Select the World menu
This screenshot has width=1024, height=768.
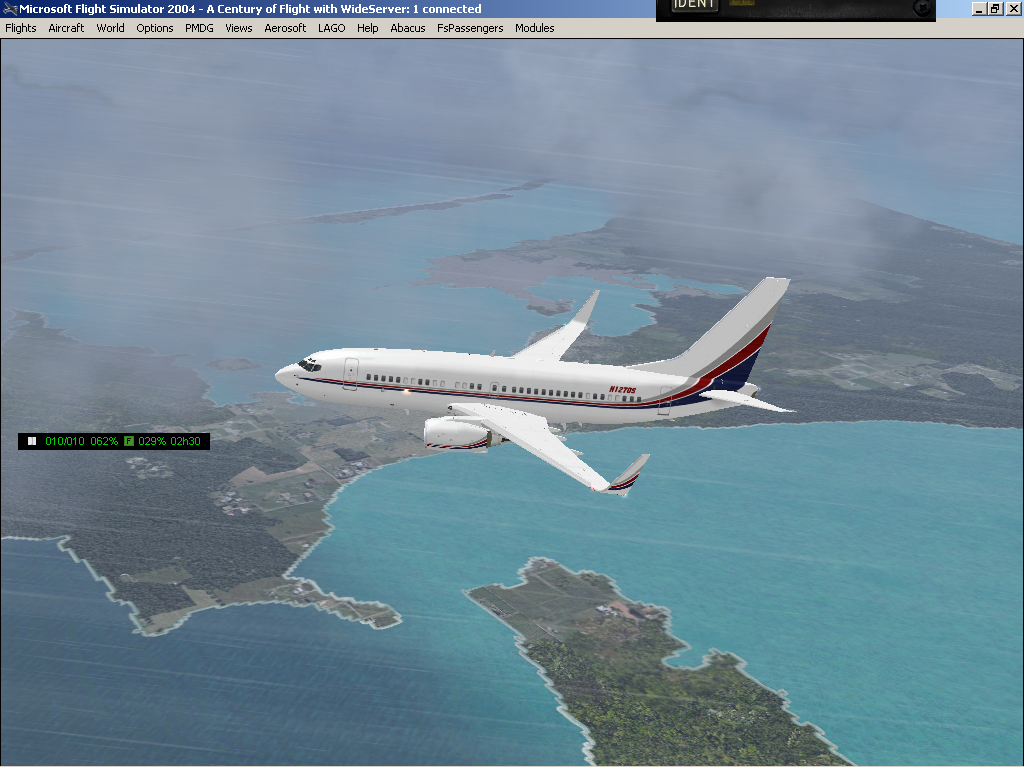(x=110, y=28)
